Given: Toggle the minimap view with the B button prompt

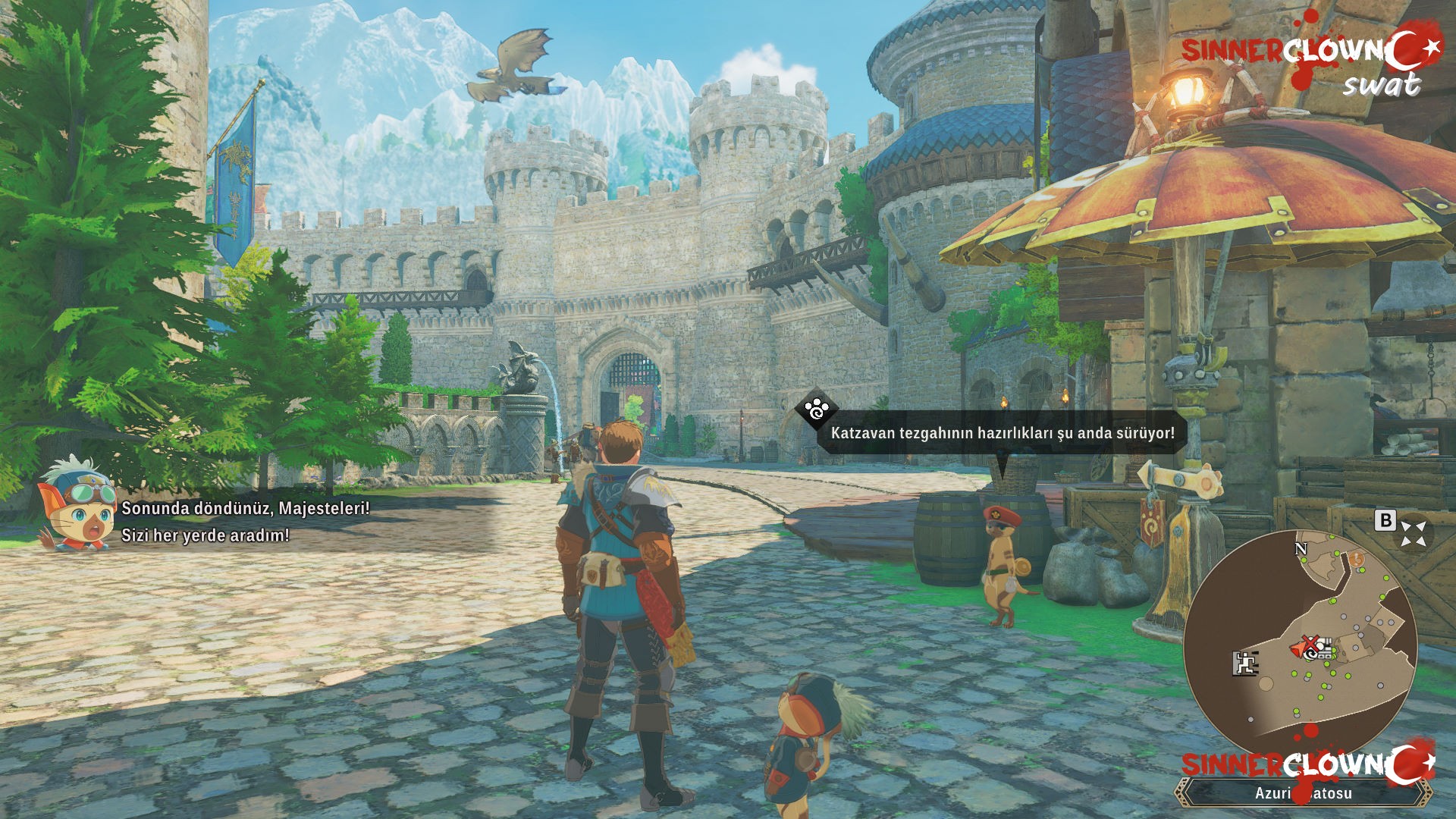Looking at the screenshot, I should (x=1385, y=522).
